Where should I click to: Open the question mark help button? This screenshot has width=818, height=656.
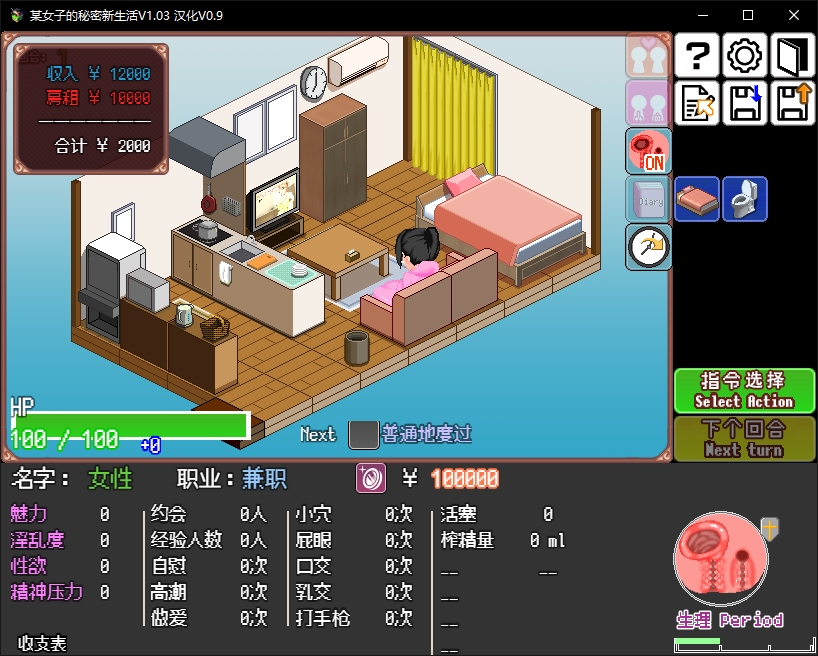pos(698,56)
